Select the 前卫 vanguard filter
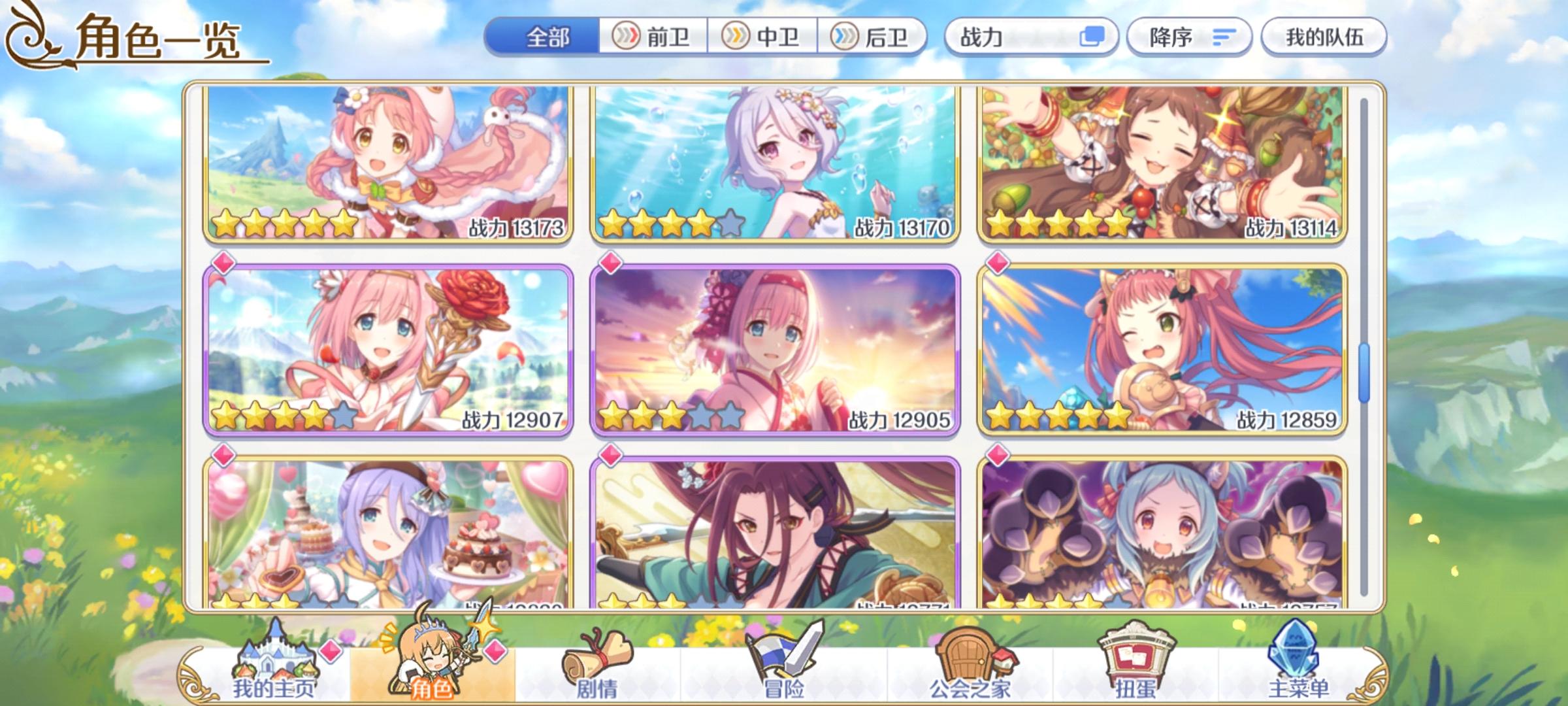The width and height of the screenshot is (1568, 706). [x=653, y=37]
